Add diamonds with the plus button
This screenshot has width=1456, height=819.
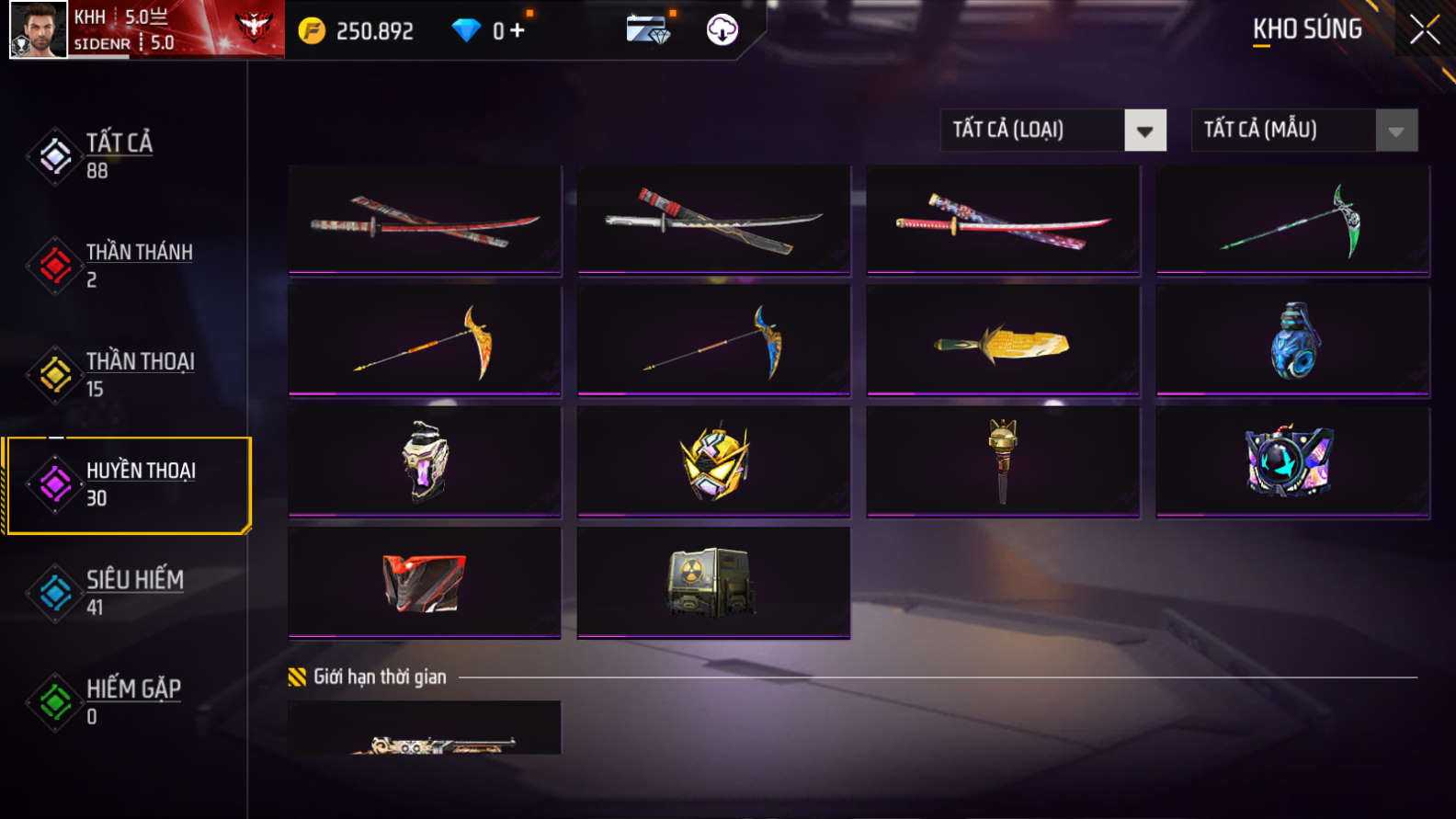518,30
